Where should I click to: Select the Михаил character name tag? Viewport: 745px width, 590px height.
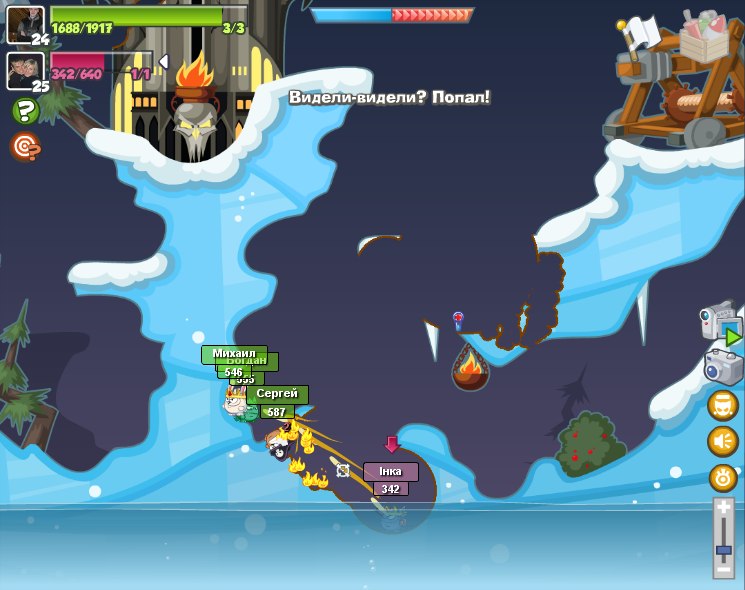tap(234, 353)
